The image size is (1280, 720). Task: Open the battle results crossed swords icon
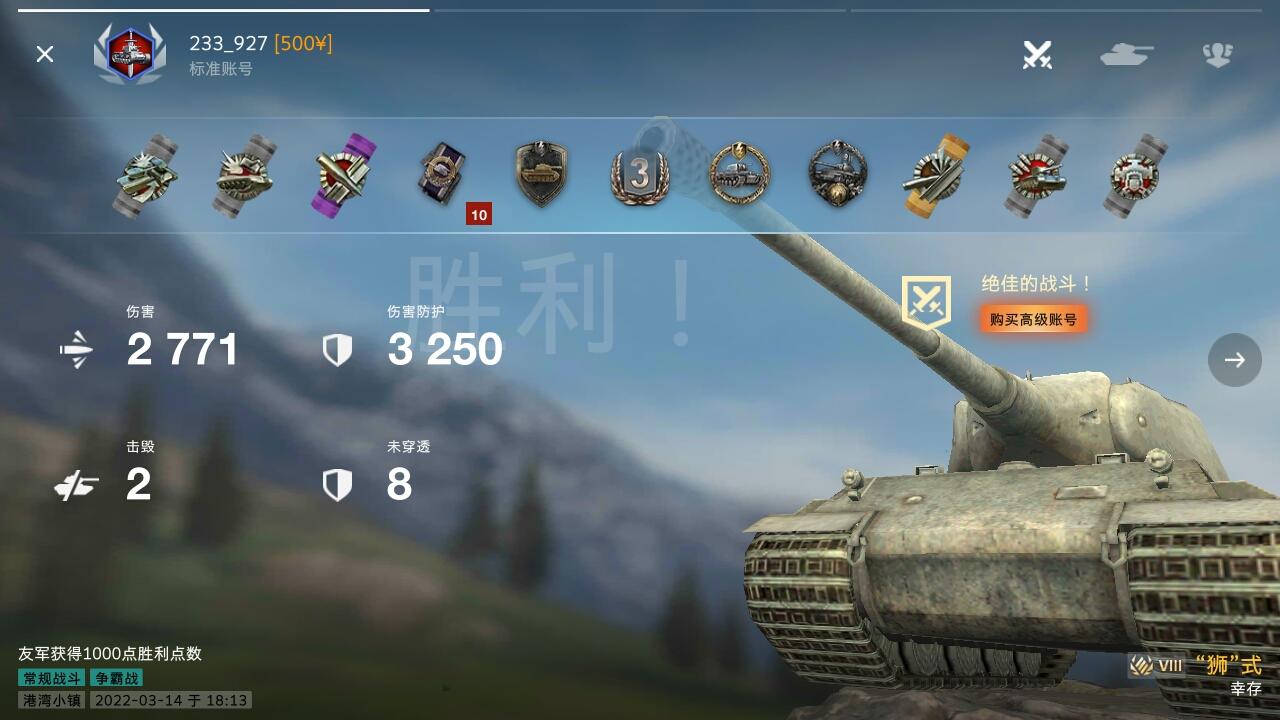pos(1036,55)
